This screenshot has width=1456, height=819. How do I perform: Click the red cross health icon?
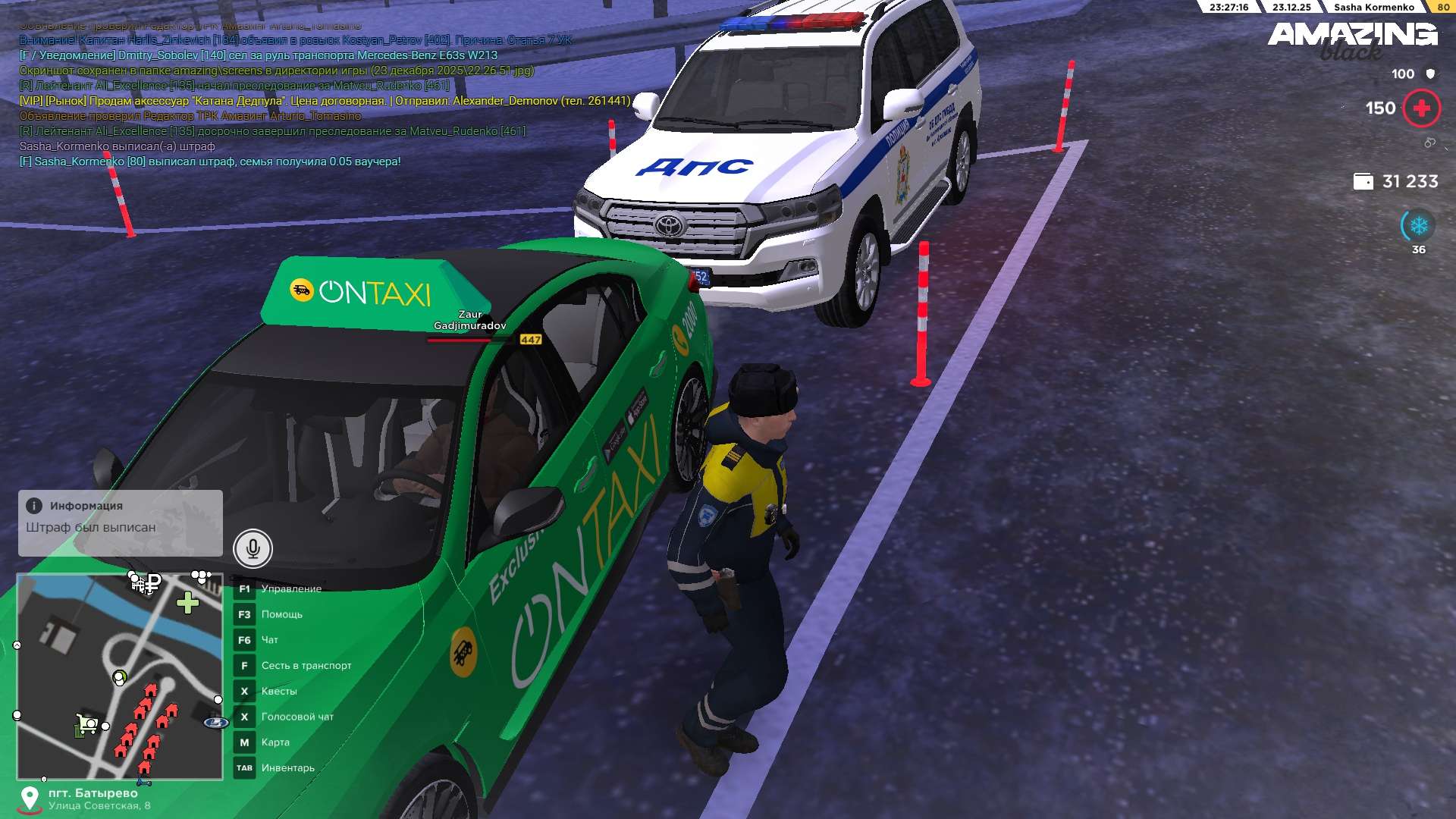tap(1421, 108)
